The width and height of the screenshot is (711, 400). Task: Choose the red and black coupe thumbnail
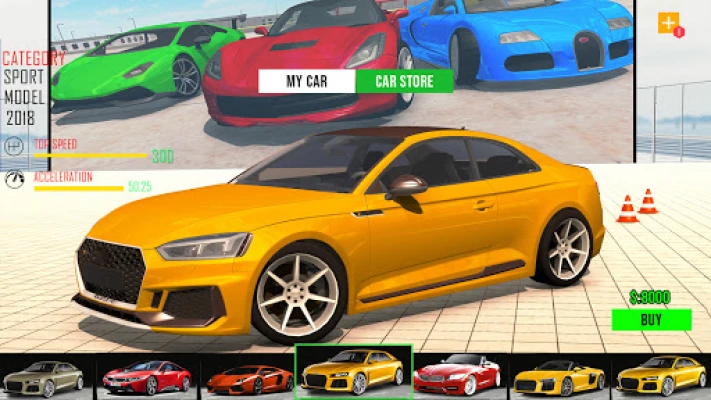point(147,376)
